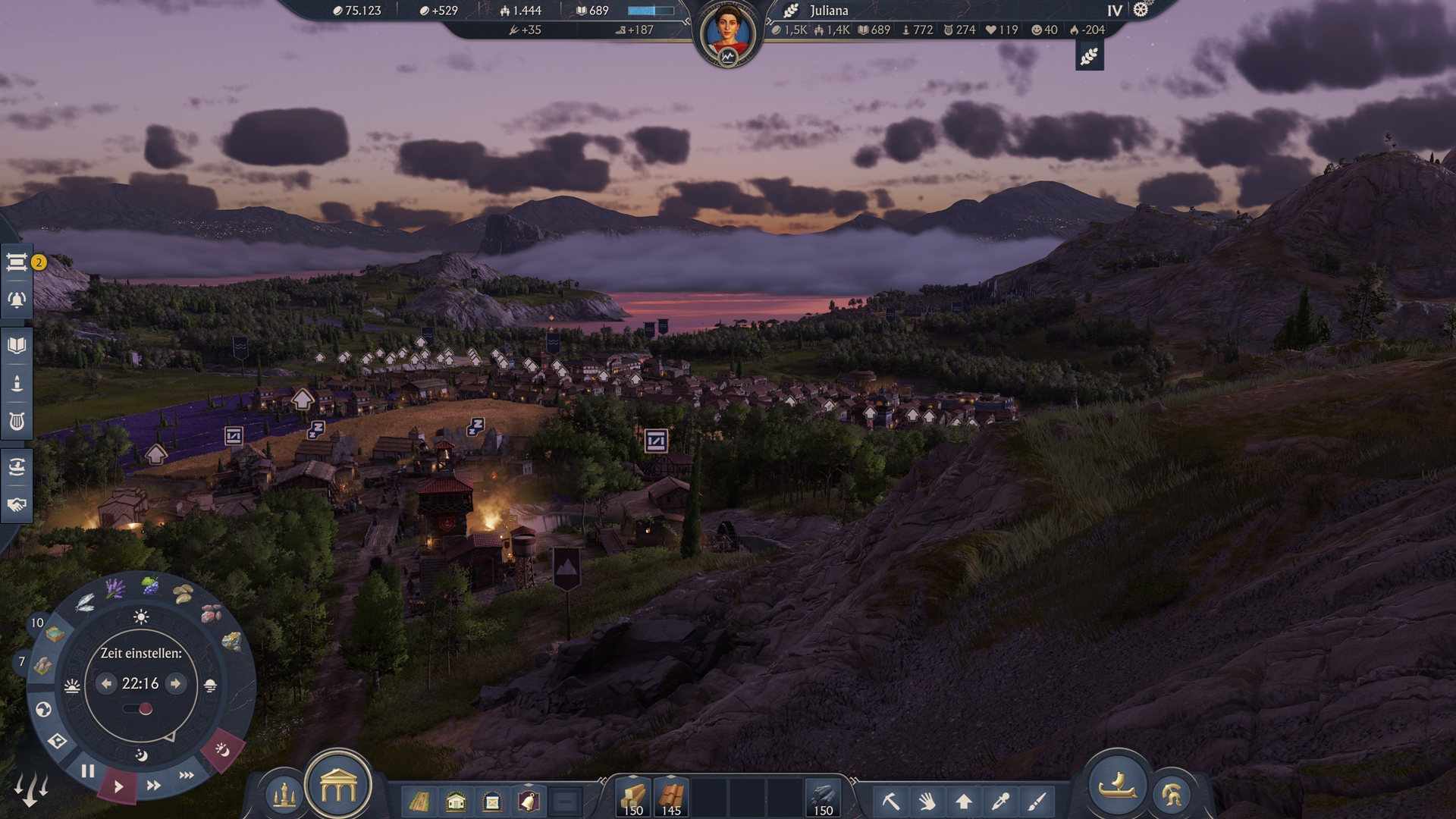Open the settings gear menu
The height and width of the screenshot is (819, 1456).
(x=1141, y=11)
